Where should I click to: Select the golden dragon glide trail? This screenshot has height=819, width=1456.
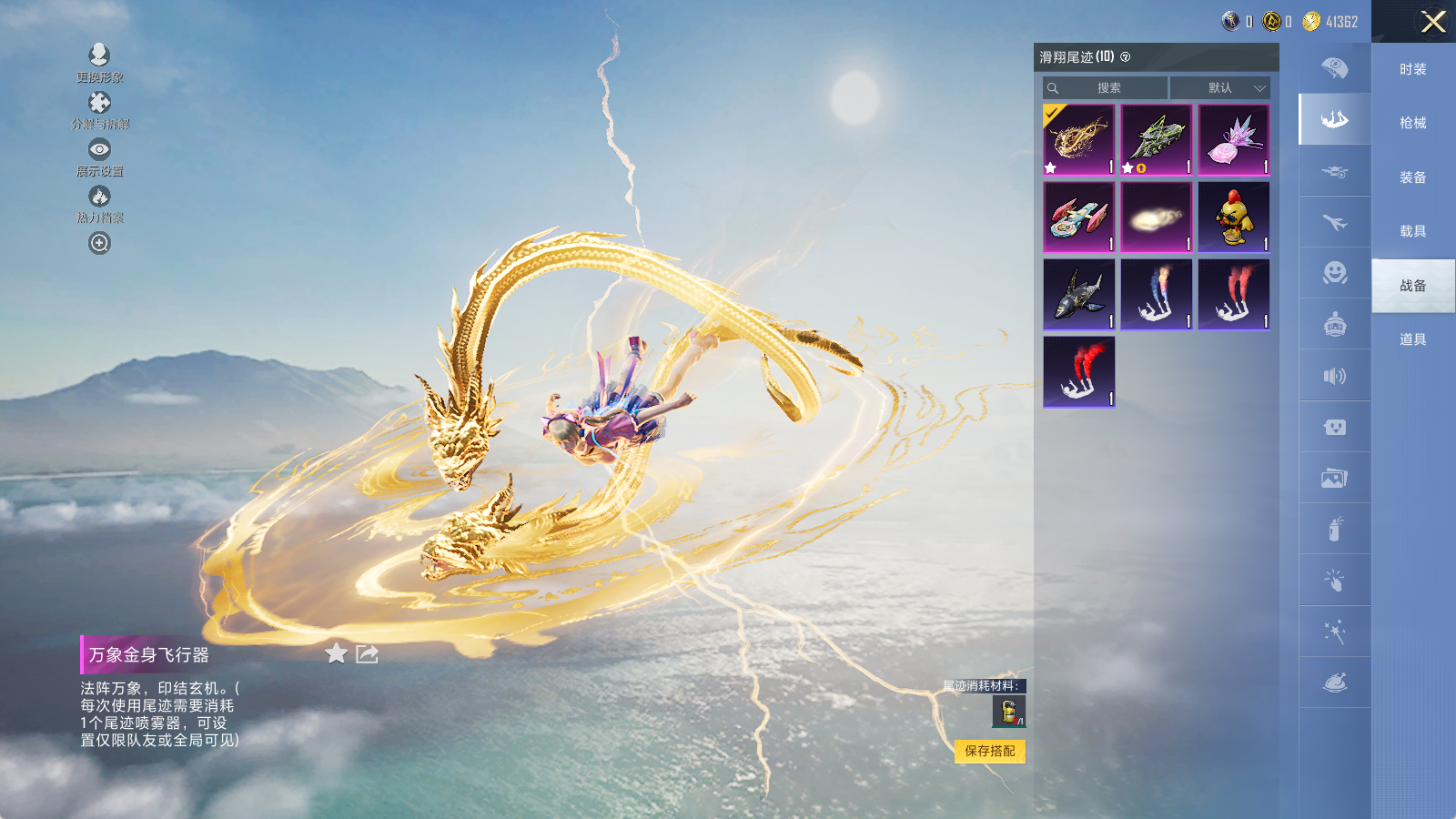(x=1078, y=139)
